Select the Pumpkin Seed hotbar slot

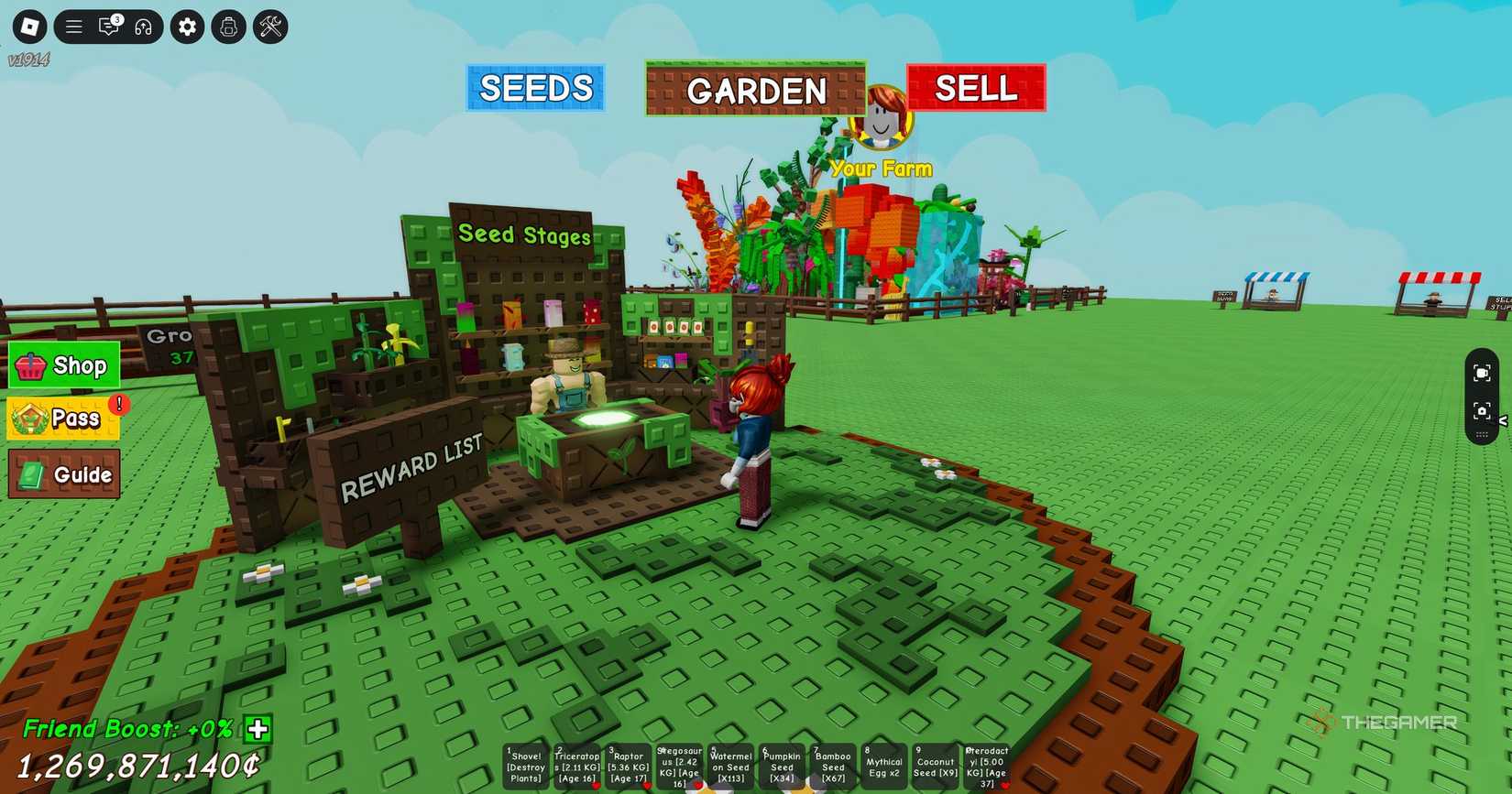(782, 765)
